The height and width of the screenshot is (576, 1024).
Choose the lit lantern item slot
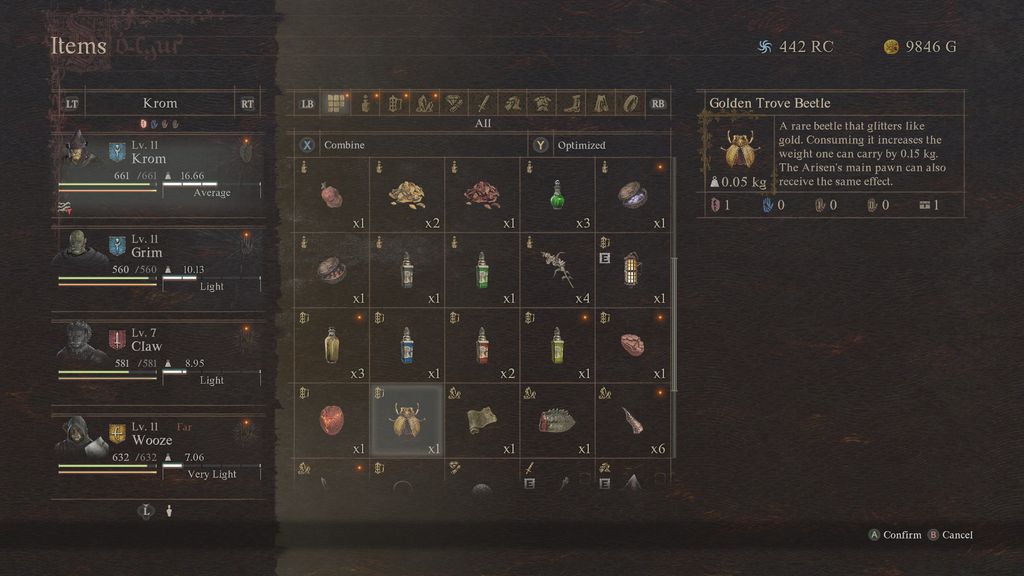[632, 270]
